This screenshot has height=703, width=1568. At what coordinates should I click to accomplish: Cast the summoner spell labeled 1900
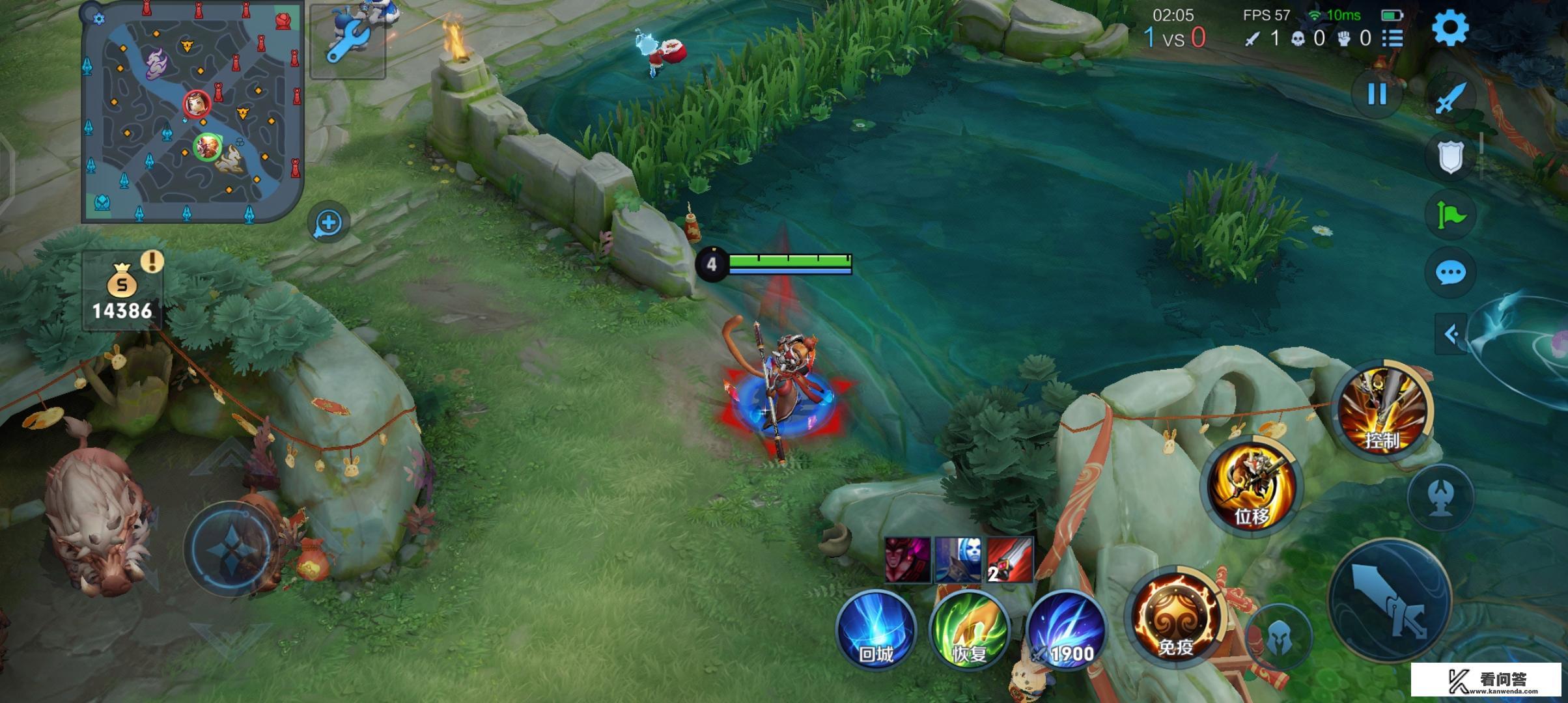(x=1065, y=629)
